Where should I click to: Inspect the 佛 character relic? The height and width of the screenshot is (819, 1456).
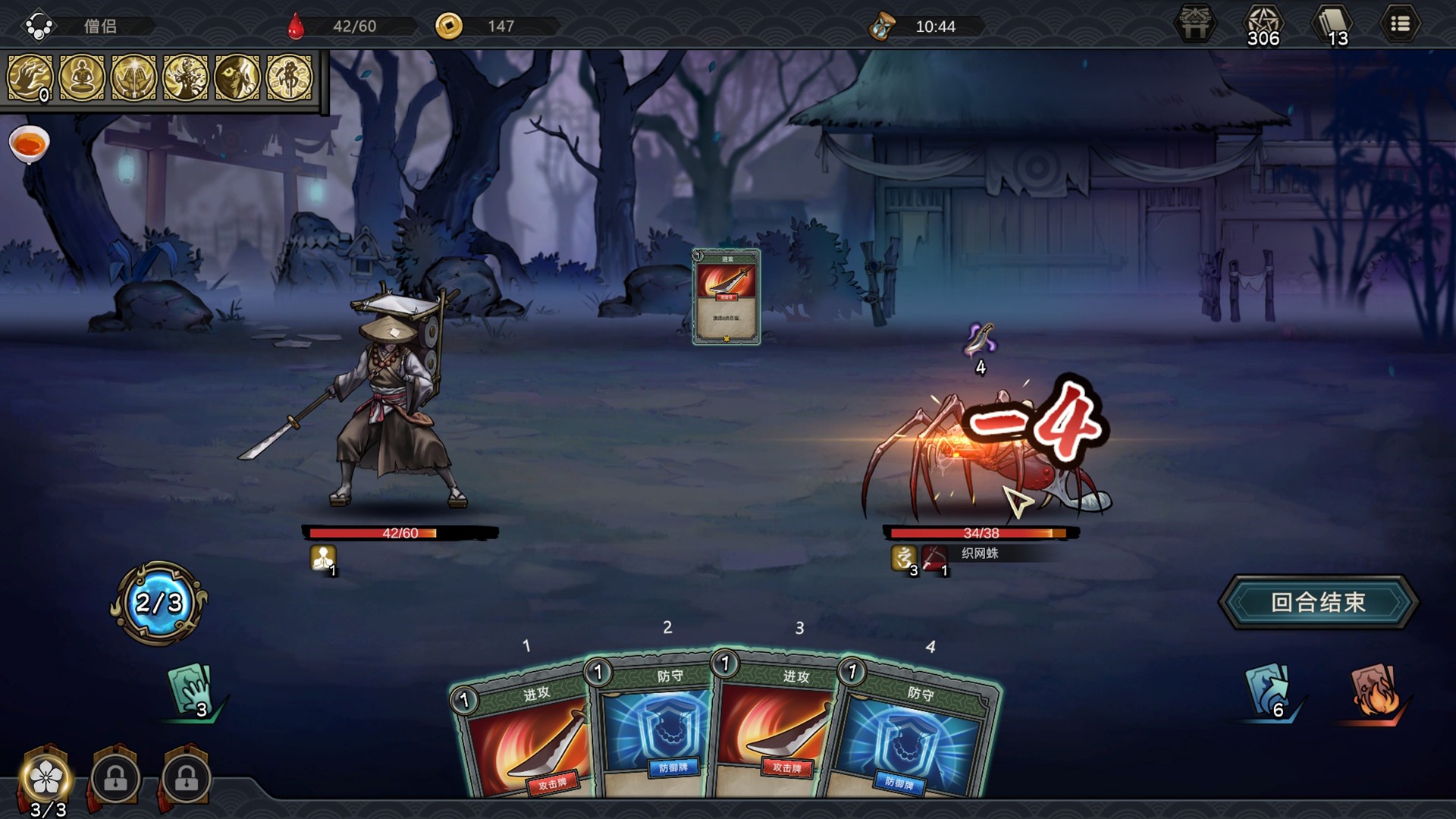289,77
